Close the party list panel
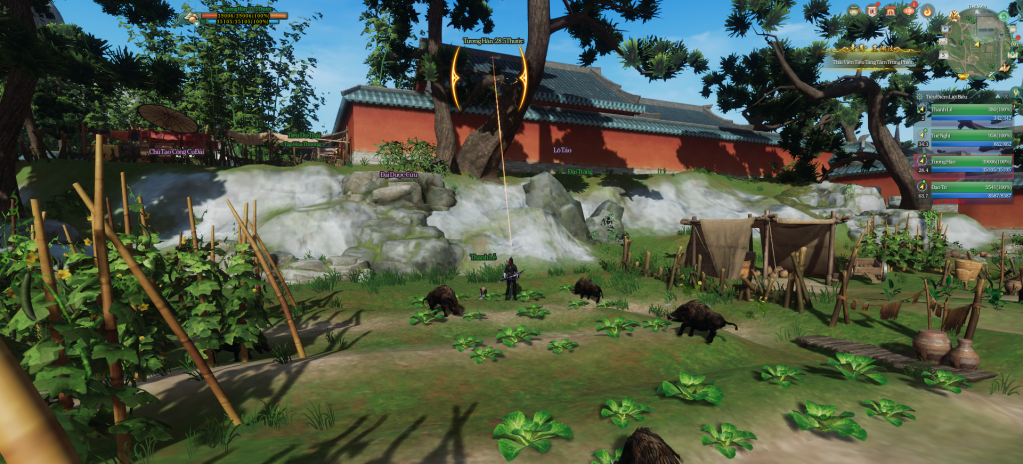The width and height of the screenshot is (1023, 464). click(1007, 95)
